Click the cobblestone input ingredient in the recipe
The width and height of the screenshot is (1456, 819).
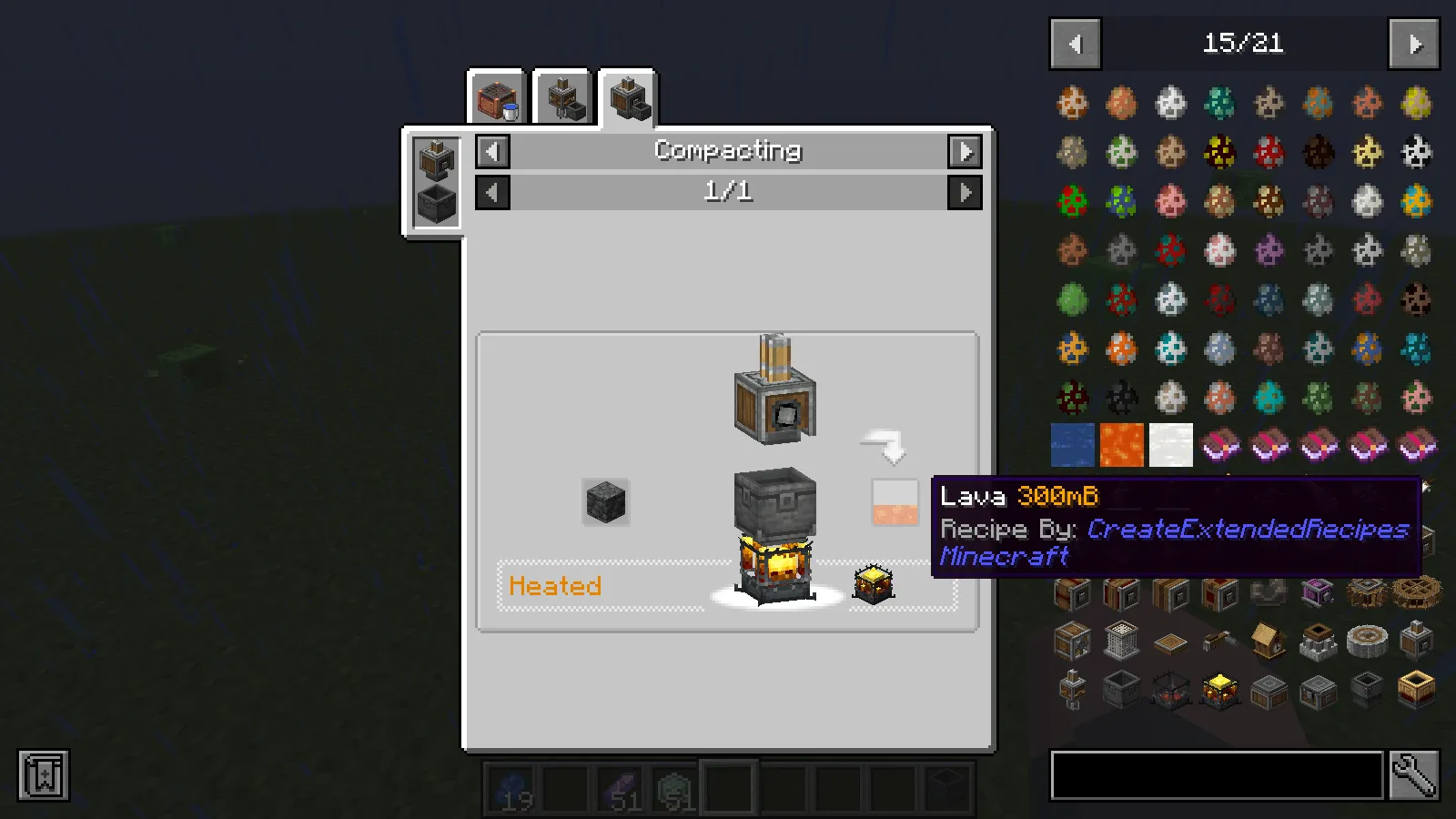point(604,501)
